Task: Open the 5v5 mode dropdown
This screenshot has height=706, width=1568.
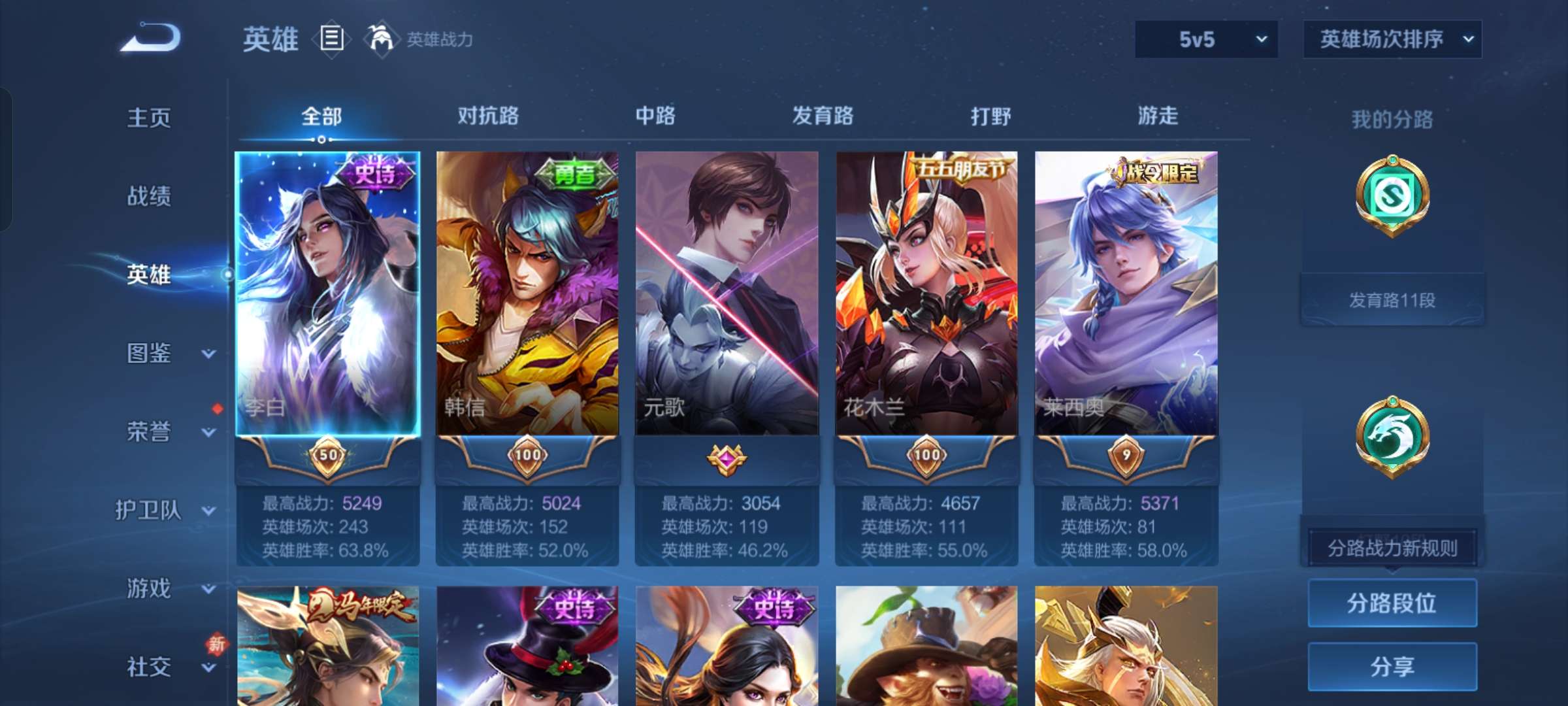Action: 1206,39
